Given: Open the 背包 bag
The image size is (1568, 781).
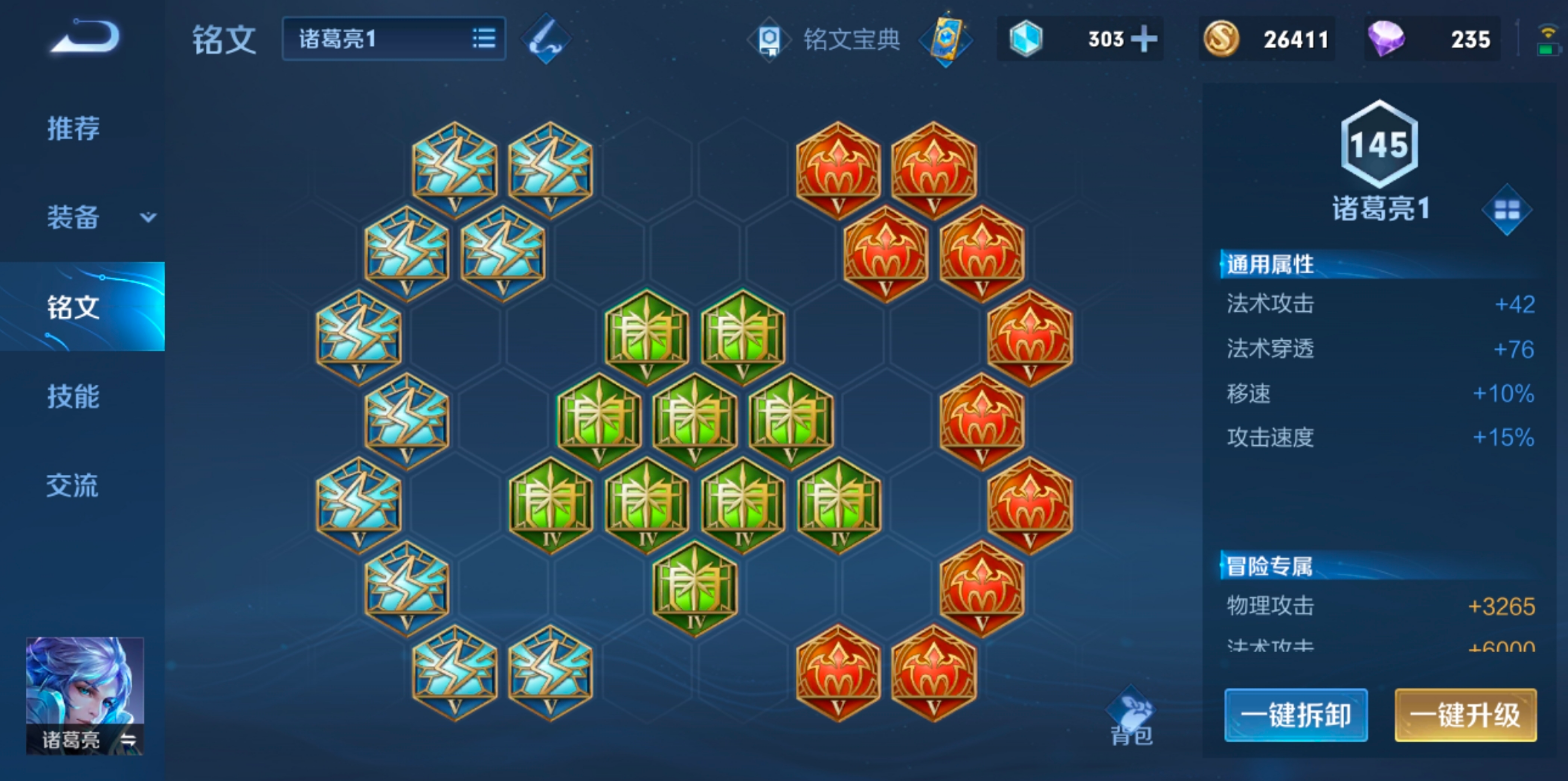Looking at the screenshot, I should [x=1131, y=718].
